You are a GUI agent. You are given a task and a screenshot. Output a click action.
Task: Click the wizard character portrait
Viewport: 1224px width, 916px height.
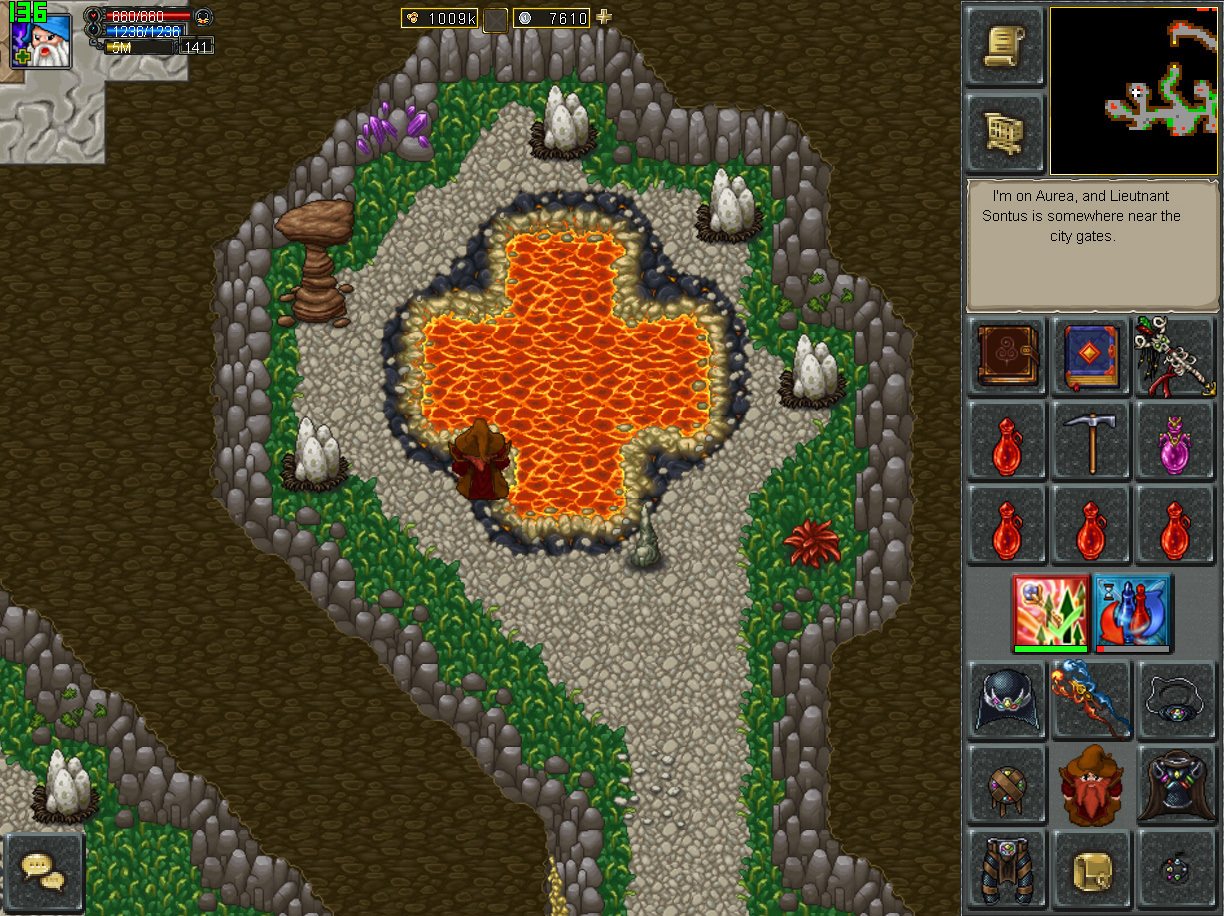click(x=41, y=40)
